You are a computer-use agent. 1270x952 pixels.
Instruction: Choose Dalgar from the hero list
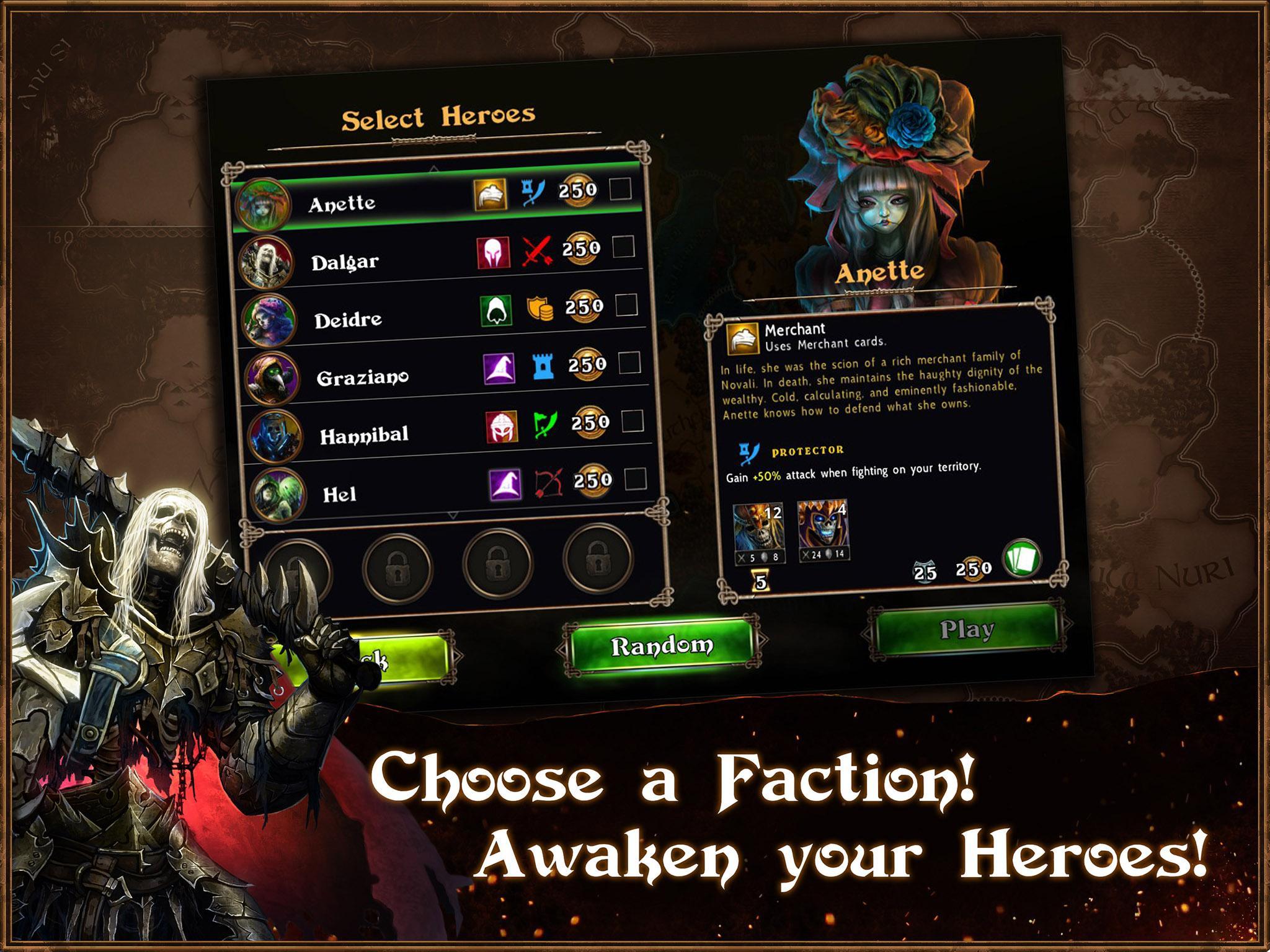click(345, 262)
